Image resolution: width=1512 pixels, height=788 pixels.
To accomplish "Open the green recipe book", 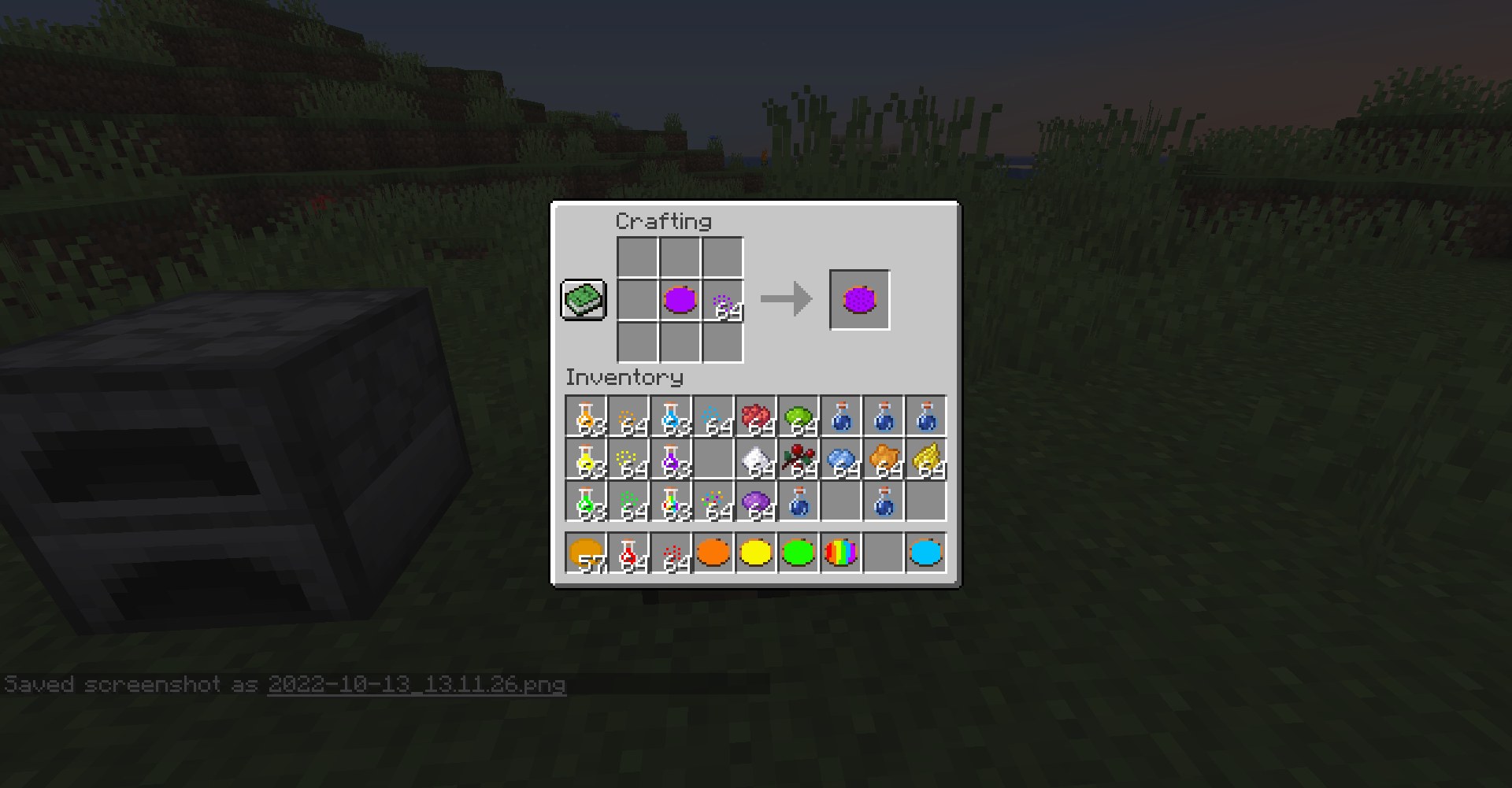I will [x=583, y=300].
